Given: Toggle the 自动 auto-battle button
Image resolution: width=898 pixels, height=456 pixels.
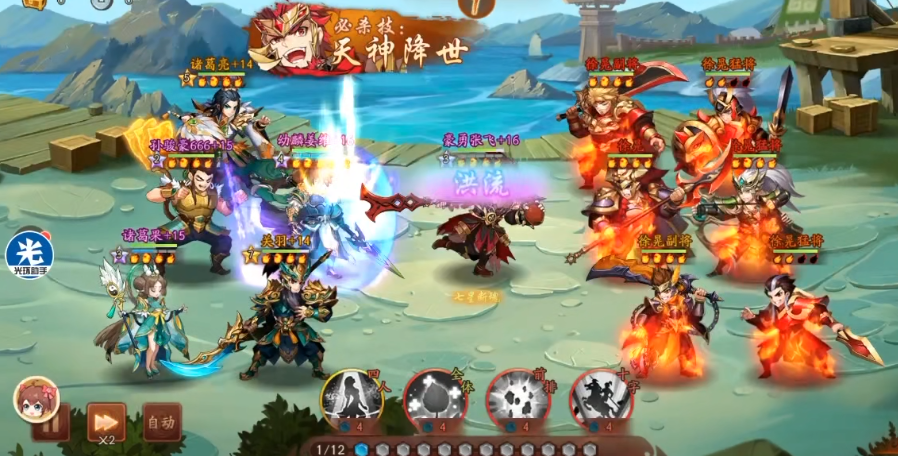Looking at the screenshot, I should 161,422.
